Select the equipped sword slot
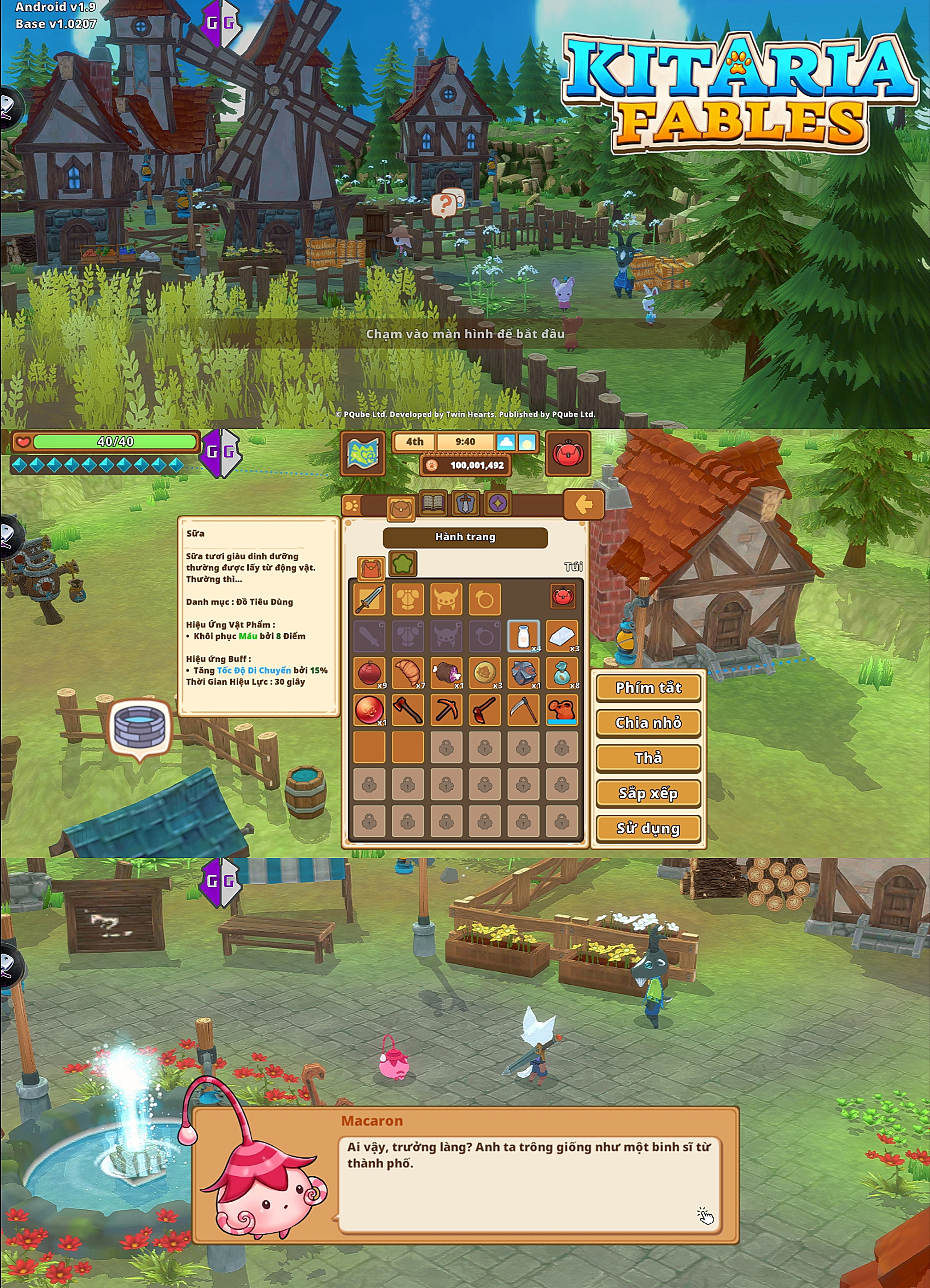The width and height of the screenshot is (930, 1288). 369,599
